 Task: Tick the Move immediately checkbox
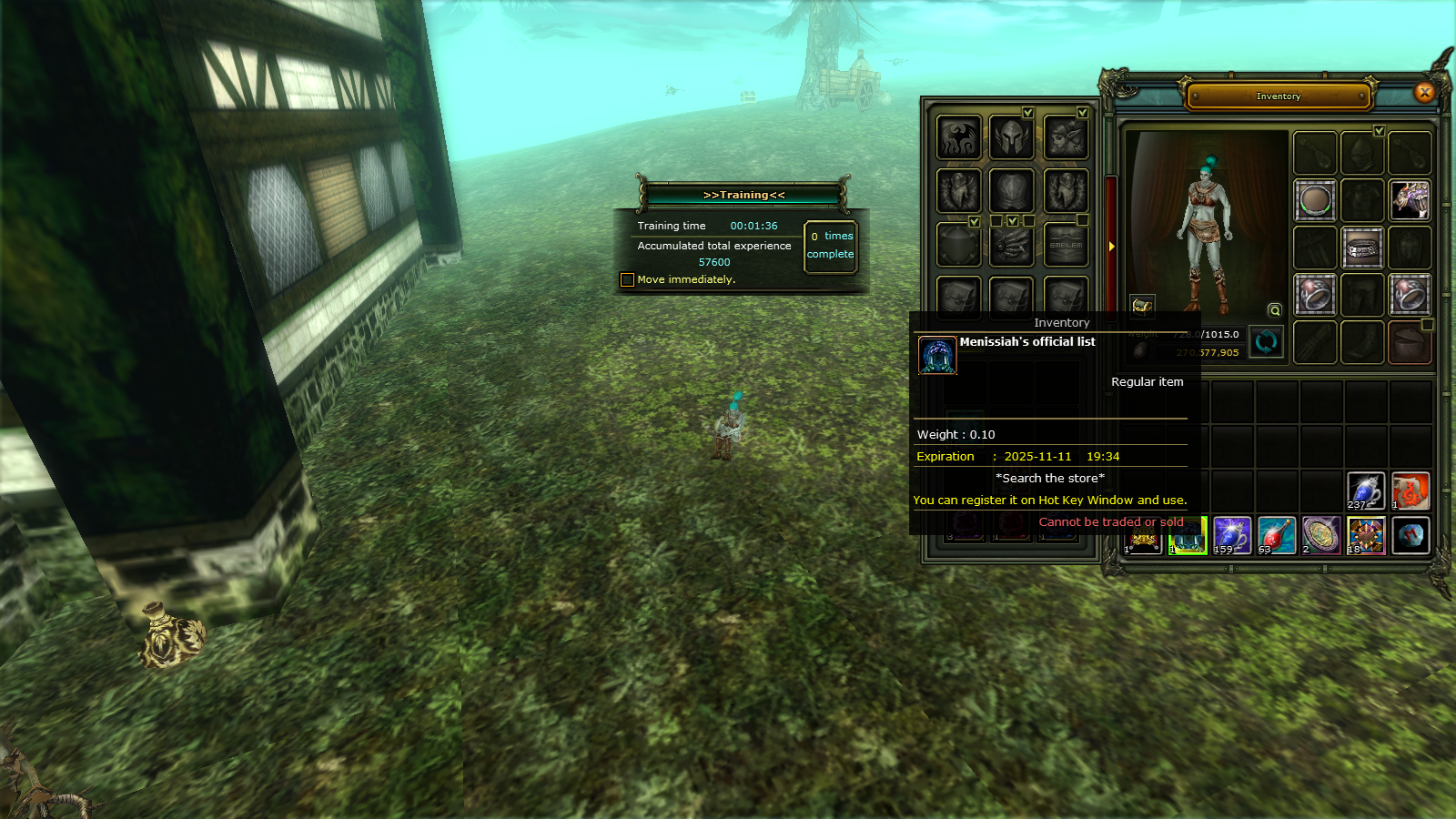click(x=627, y=279)
